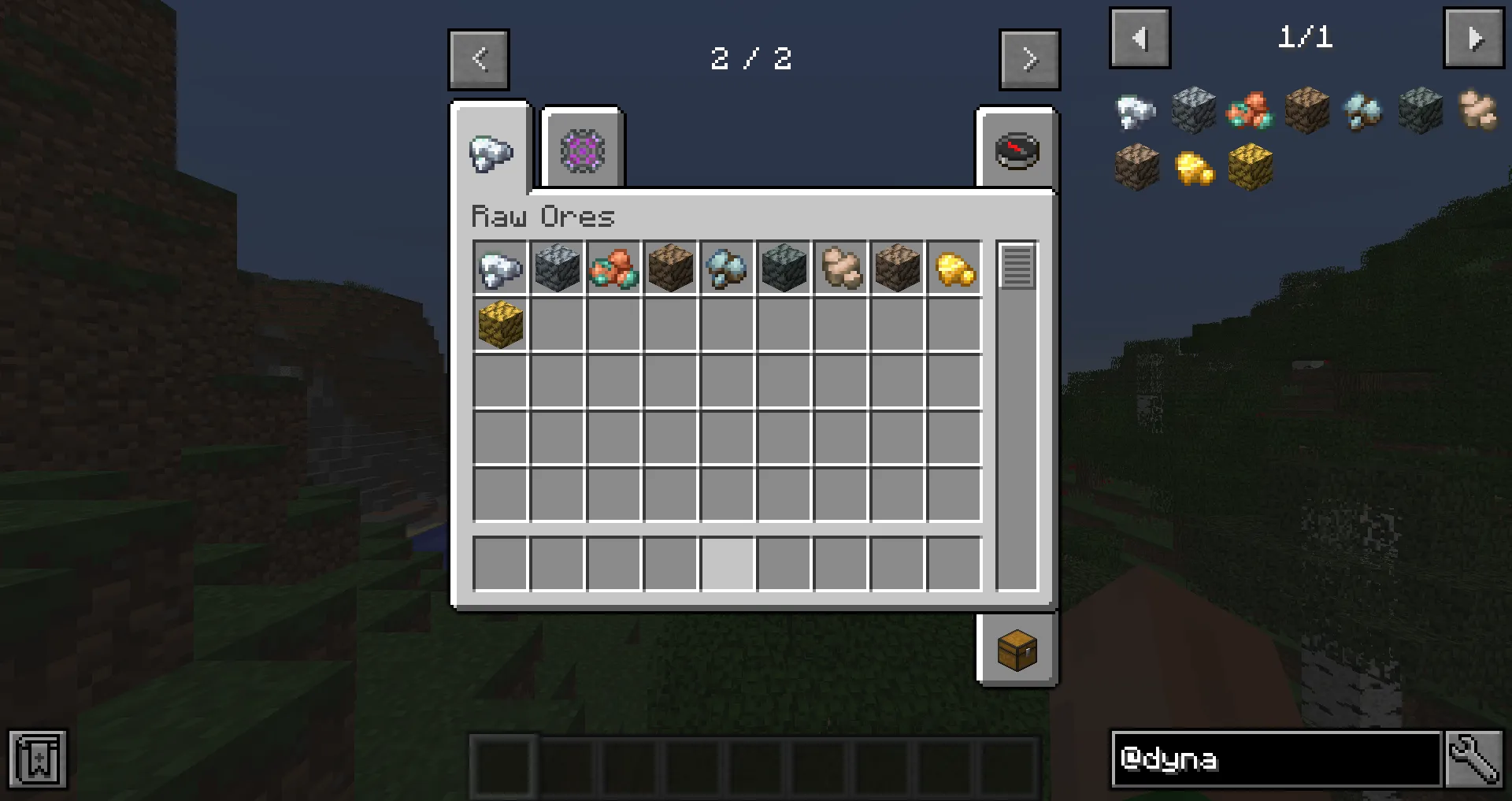Go to previous page with left arrow
The height and width of the screenshot is (801, 1512).
[478, 59]
